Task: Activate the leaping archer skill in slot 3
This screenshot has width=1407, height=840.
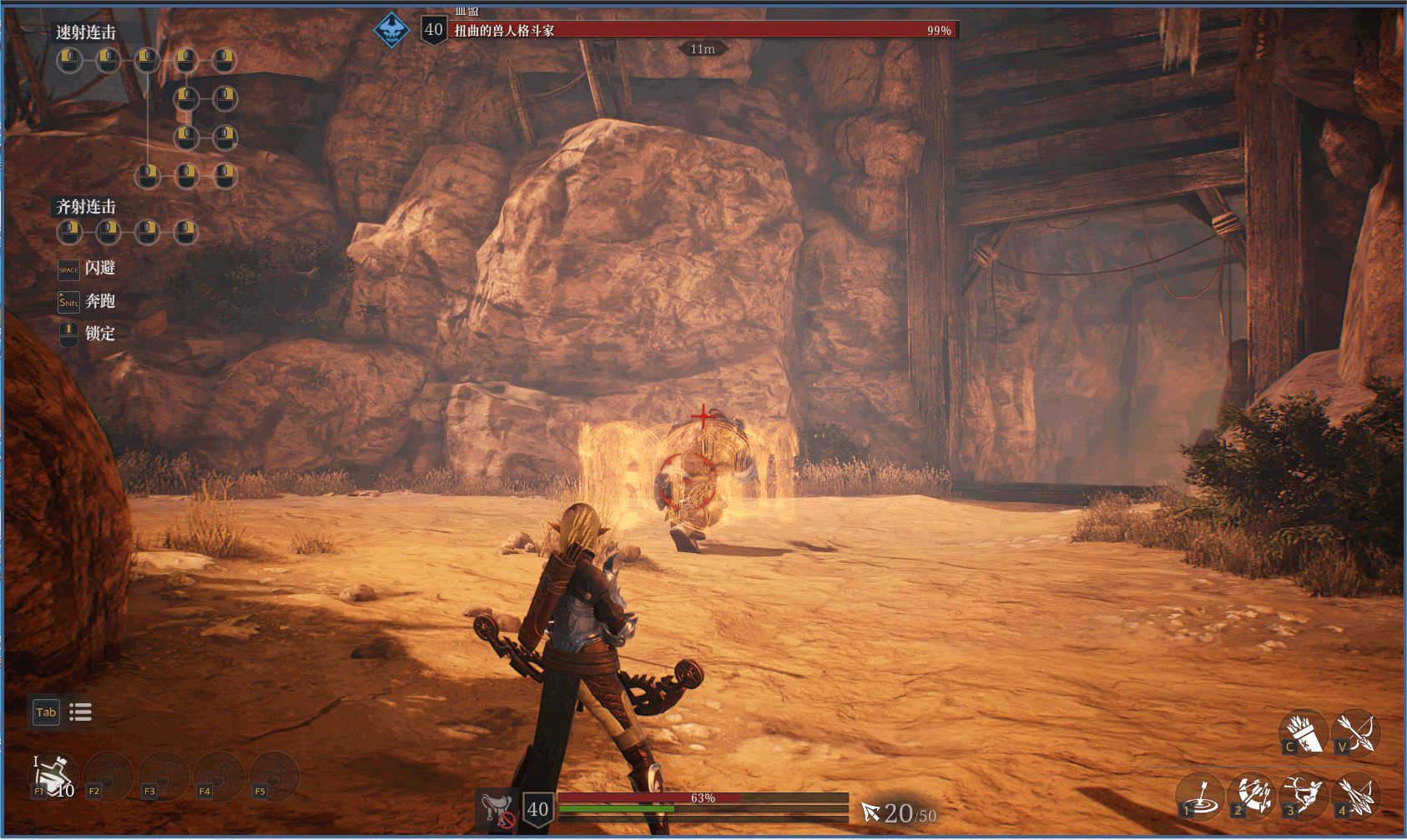Action: [x=1304, y=796]
